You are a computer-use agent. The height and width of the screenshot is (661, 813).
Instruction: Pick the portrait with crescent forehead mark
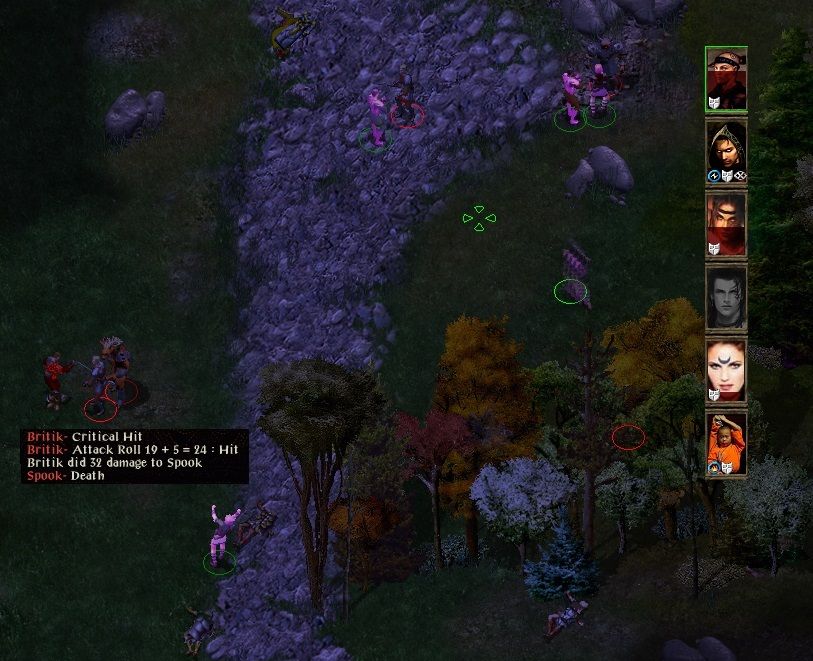click(725, 370)
